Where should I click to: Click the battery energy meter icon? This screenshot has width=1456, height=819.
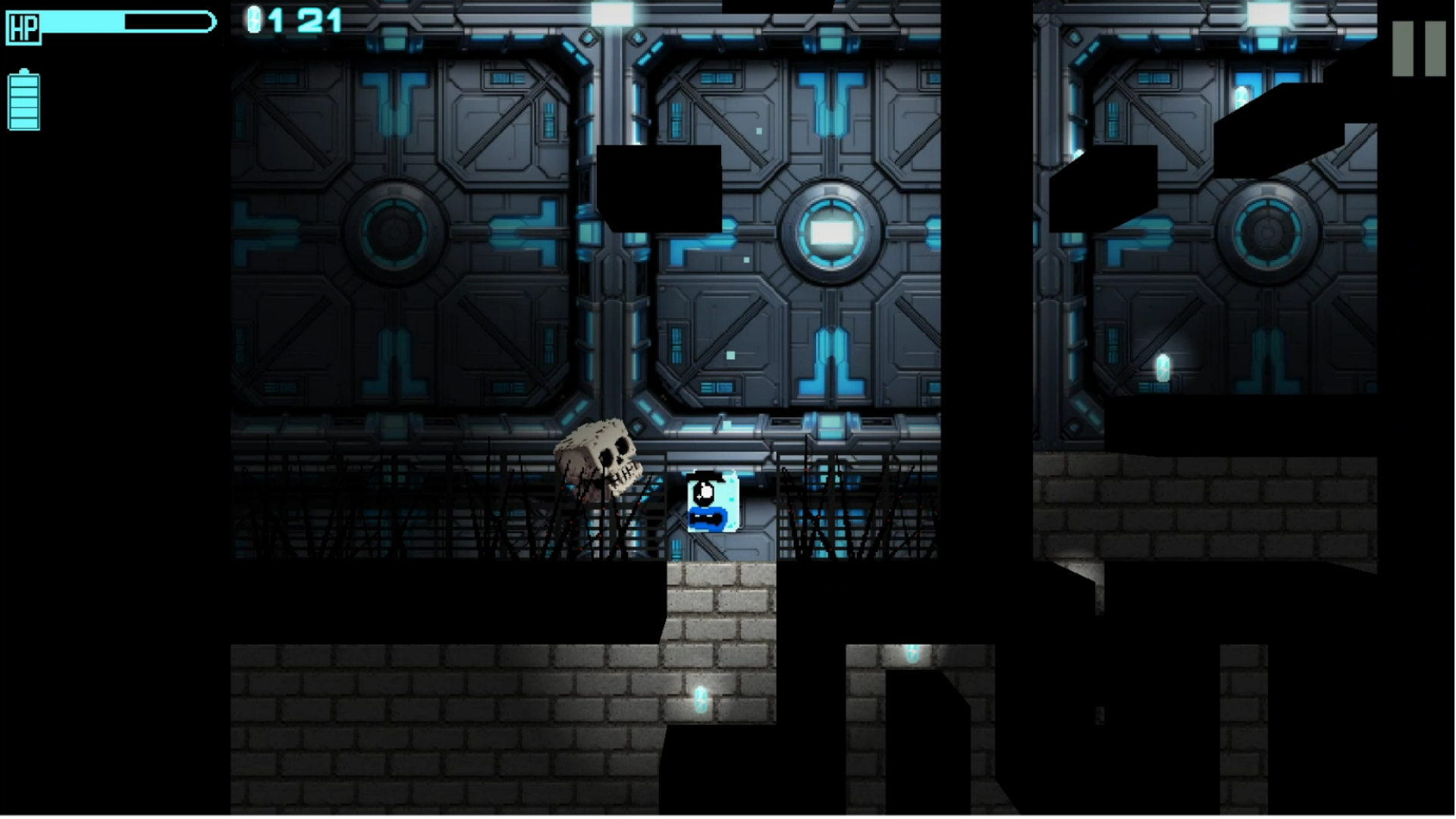(x=23, y=99)
